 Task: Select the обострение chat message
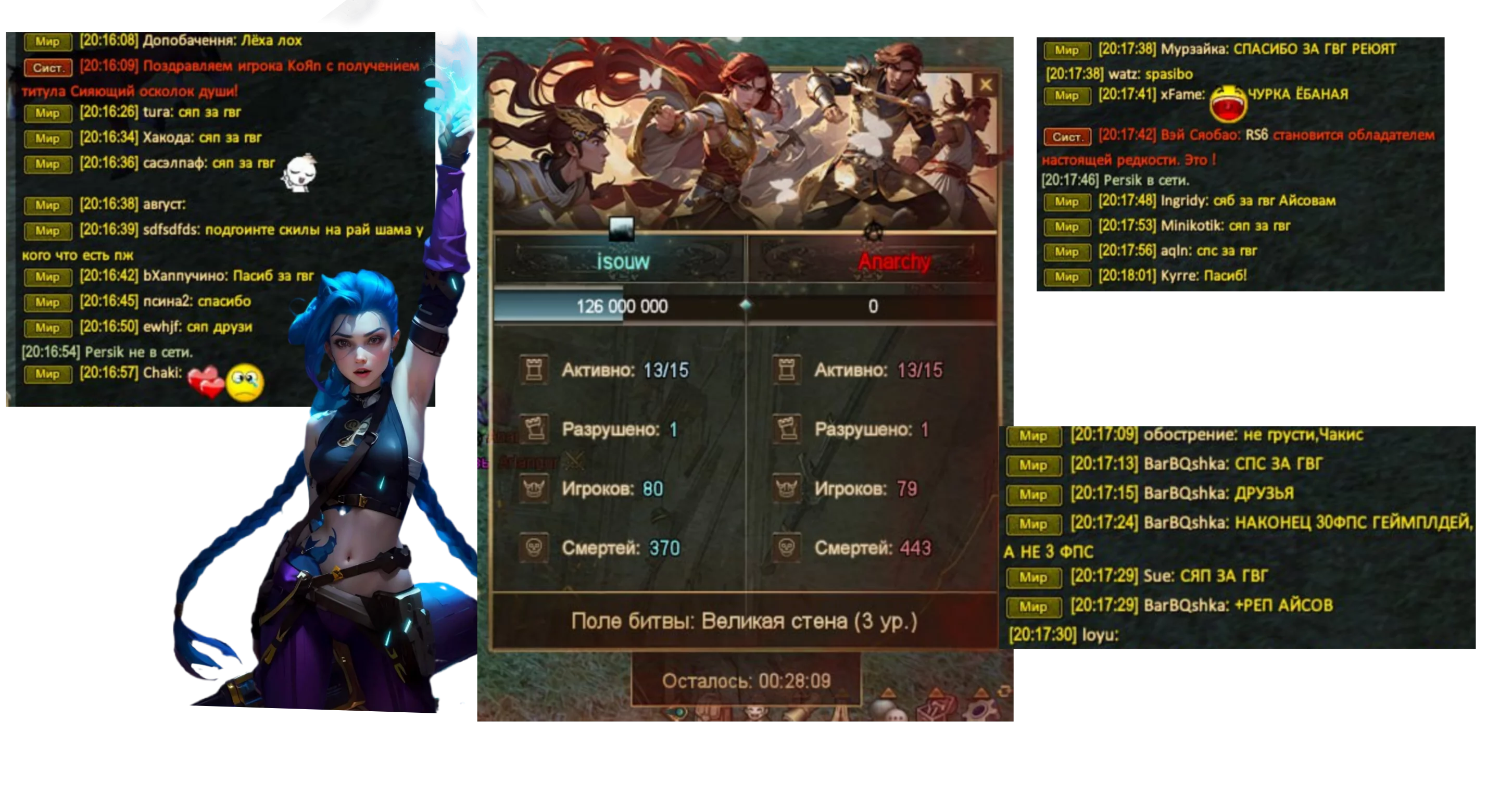tap(1253, 435)
